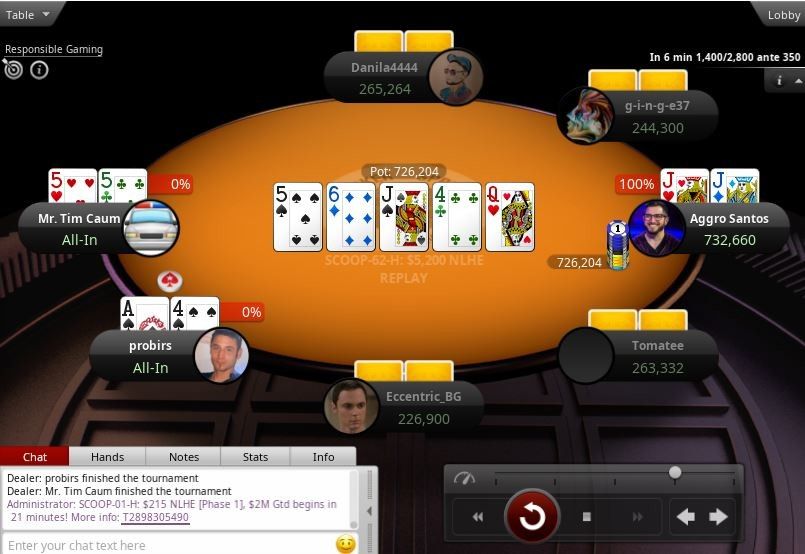The width and height of the screenshot is (805, 554).
Task: Go to the previous hand
Action: [686, 517]
